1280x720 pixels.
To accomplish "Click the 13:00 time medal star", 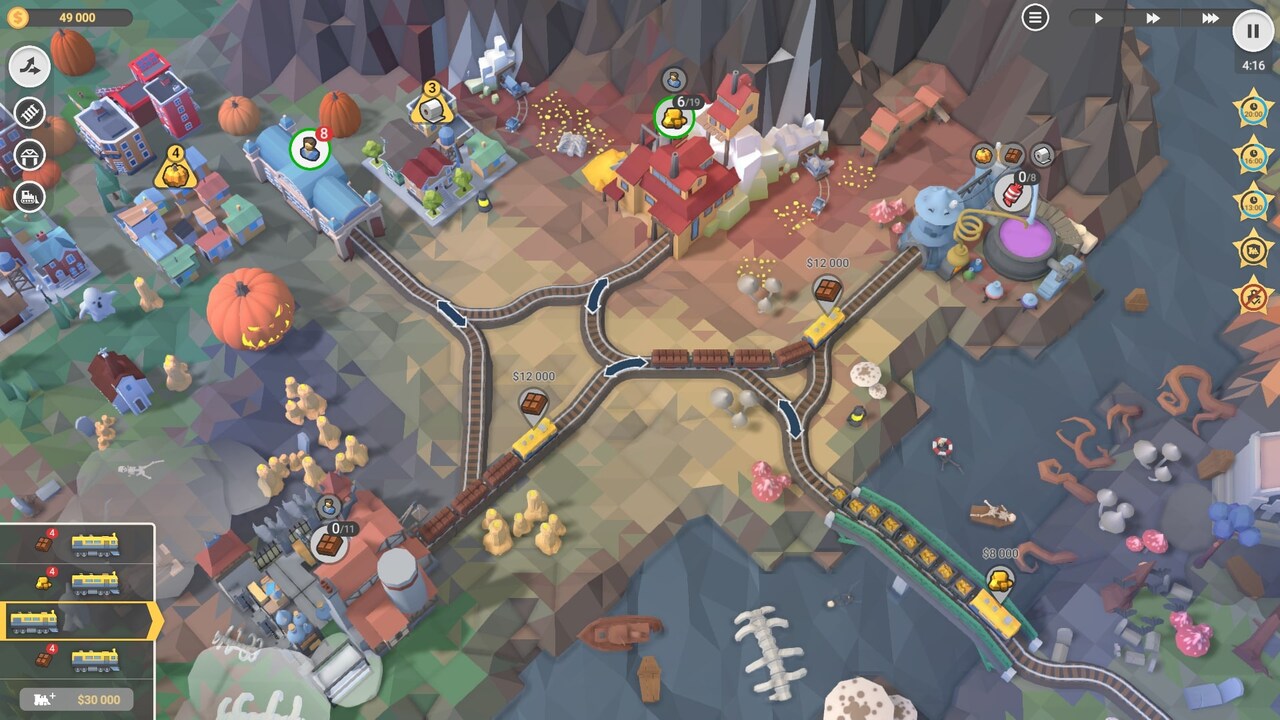I will (x=1253, y=199).
